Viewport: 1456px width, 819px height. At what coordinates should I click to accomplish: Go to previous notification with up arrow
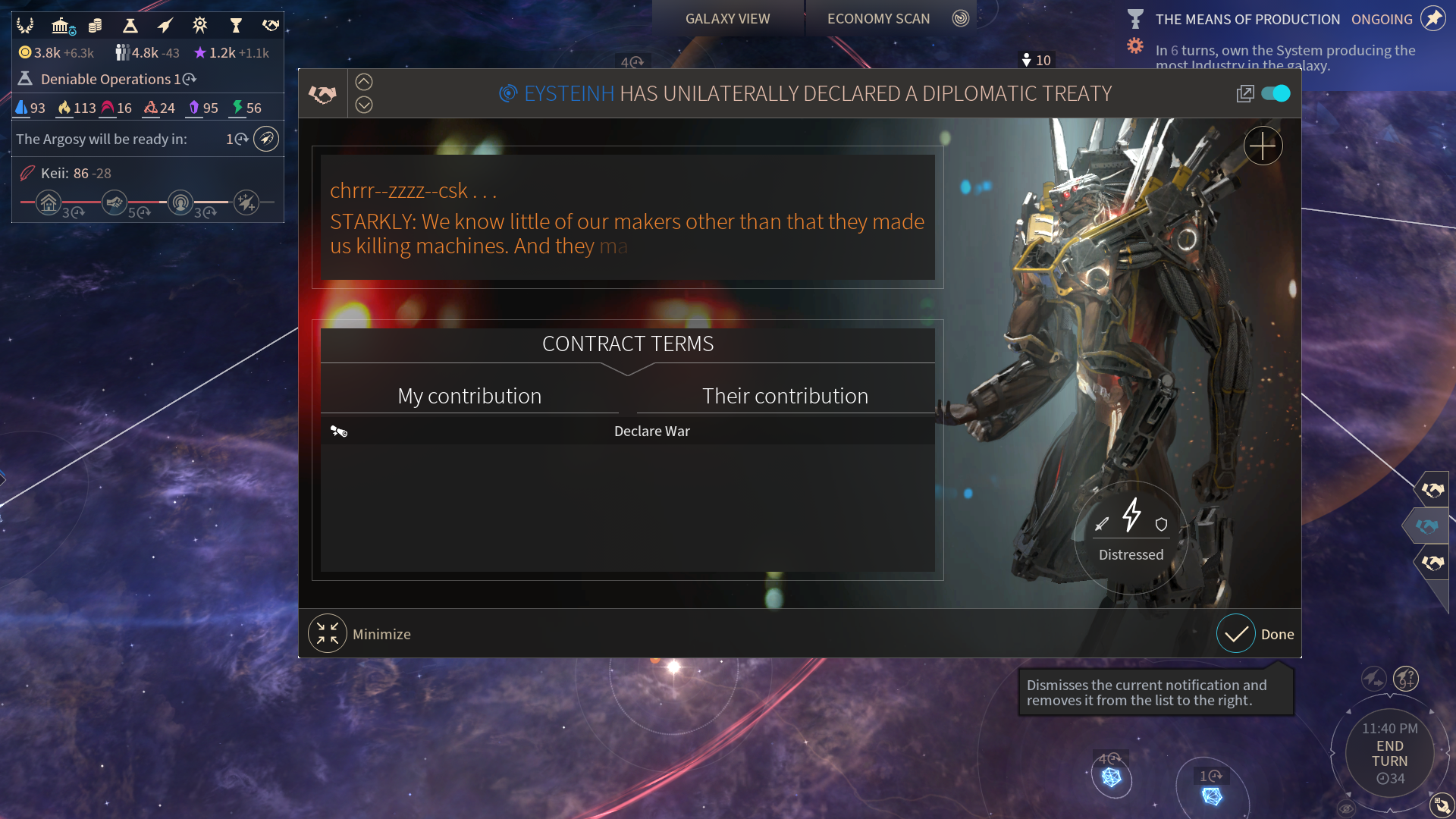[364, 82]
